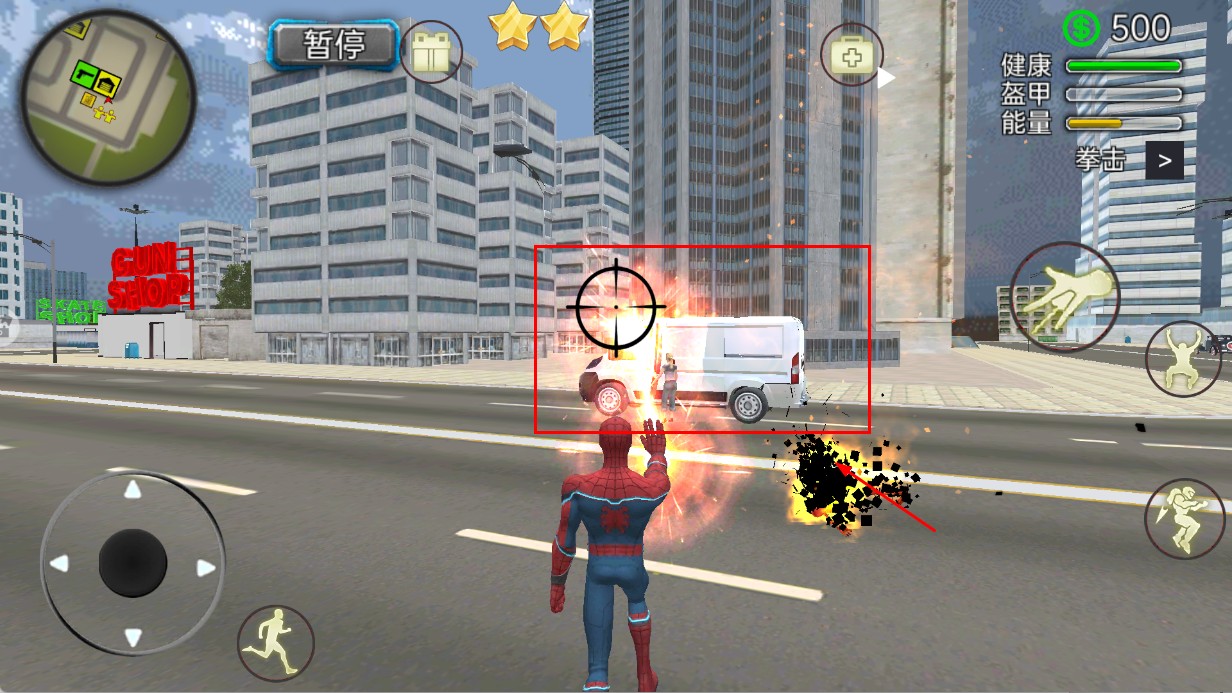Tap the joystick's down arrow

point(132,637)
